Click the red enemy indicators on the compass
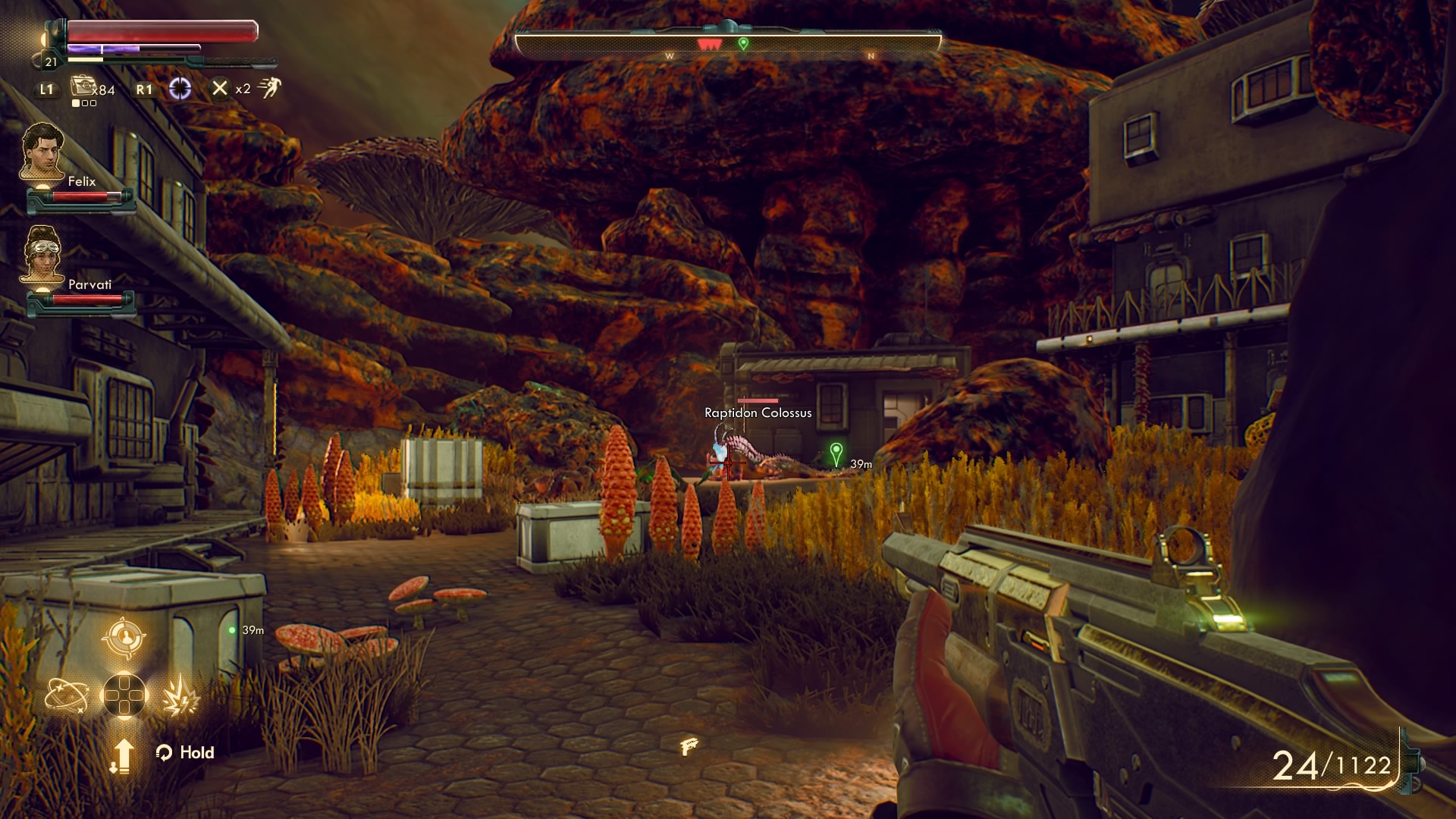1456x819 pixels. click(709, 45)
